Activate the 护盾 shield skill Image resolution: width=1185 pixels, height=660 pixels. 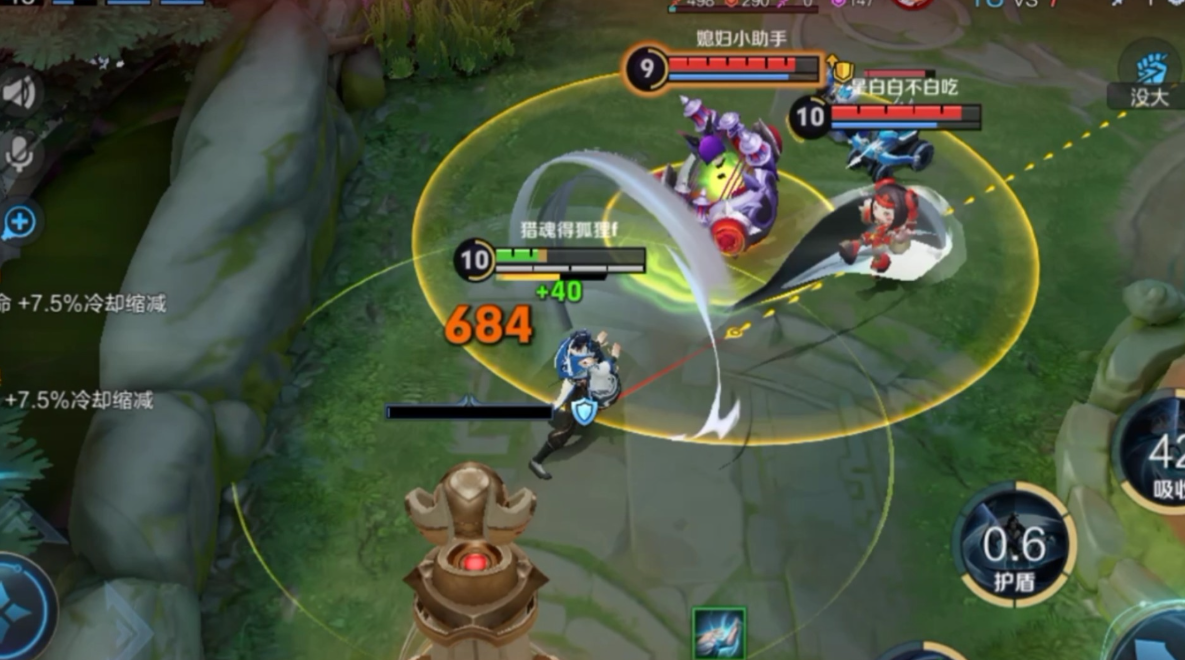coord(1014,546)
